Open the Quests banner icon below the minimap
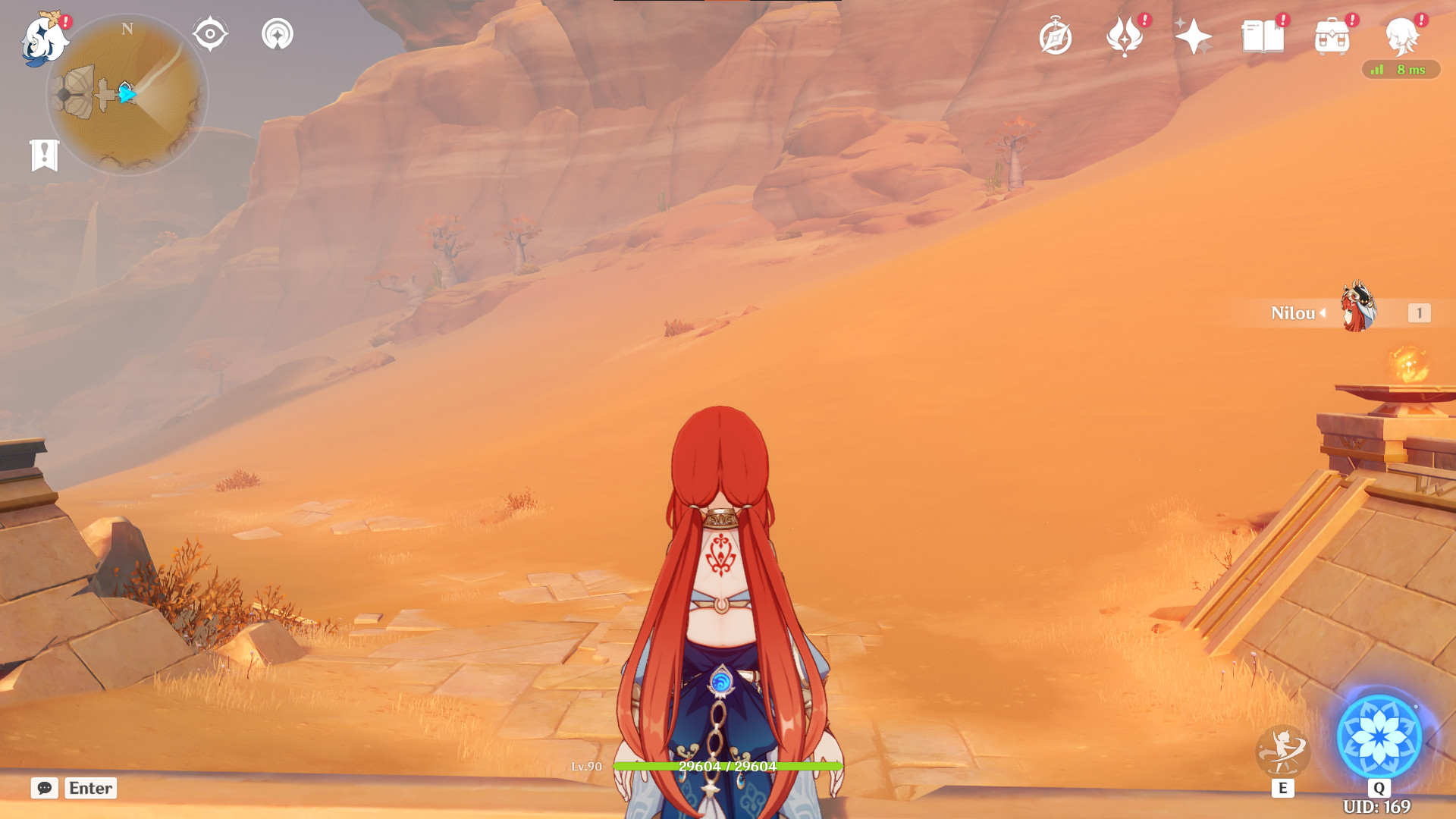 pos(45,155)
